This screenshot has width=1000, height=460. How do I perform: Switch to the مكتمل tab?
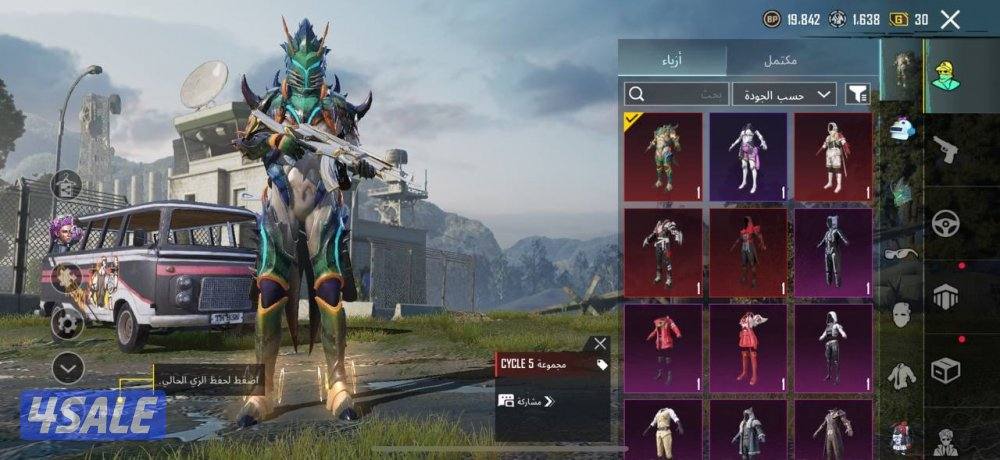(781, 60)
